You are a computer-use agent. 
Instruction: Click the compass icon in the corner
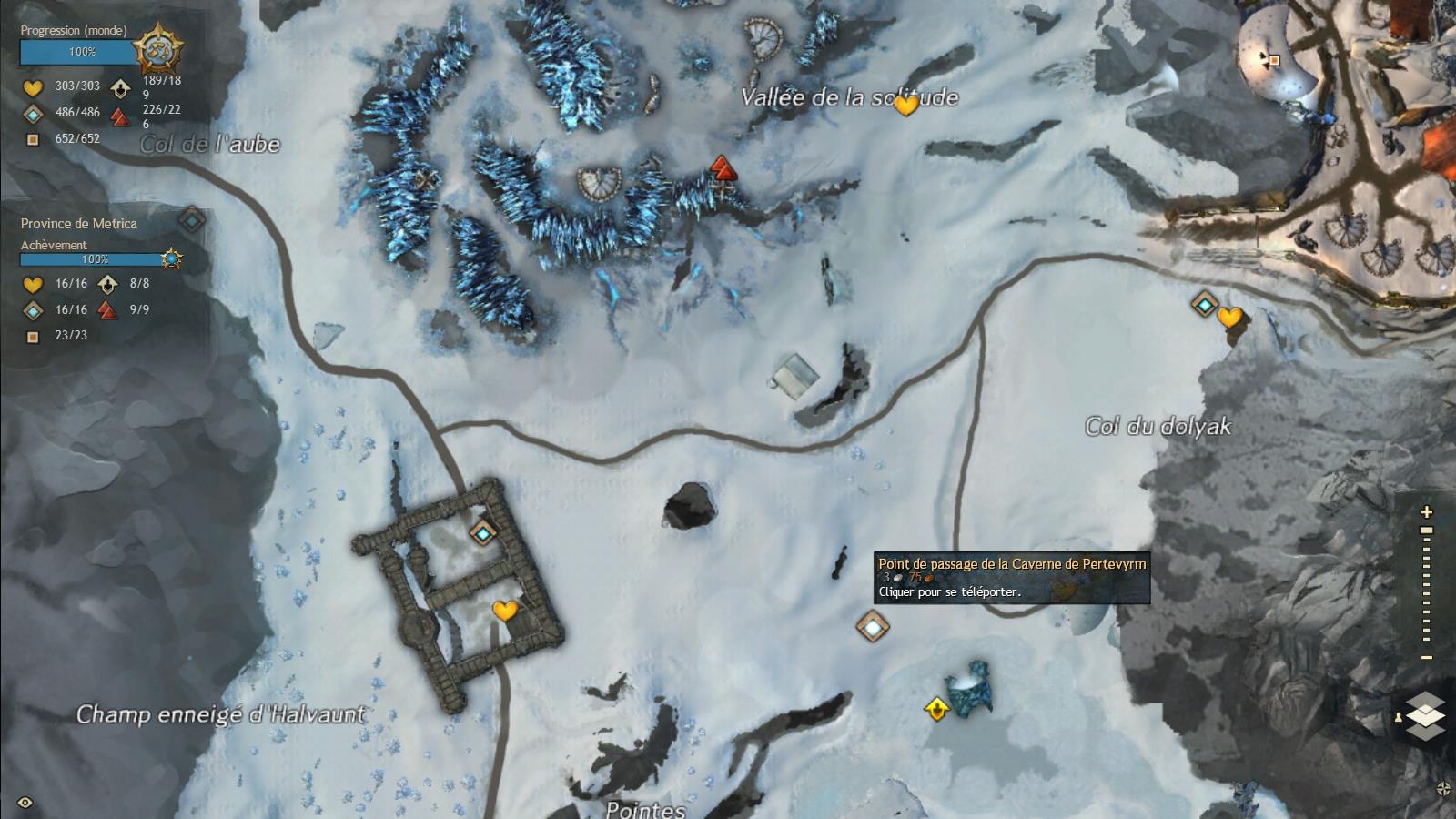1442,789
